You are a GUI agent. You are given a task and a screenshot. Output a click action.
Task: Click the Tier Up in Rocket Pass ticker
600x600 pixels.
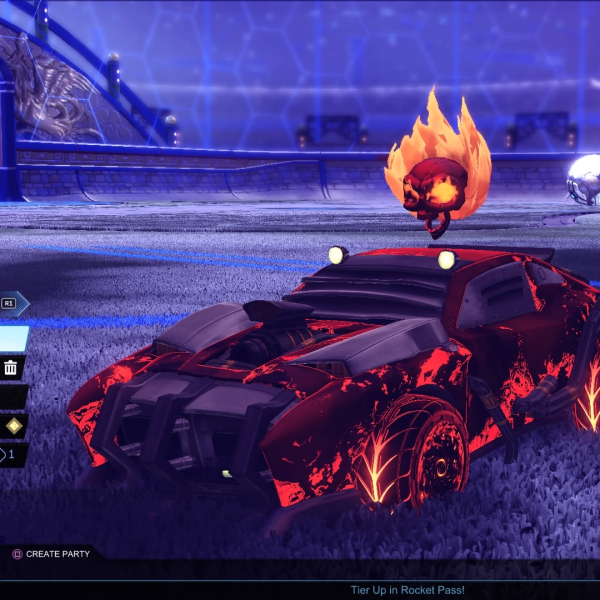[x=407, y=590]
